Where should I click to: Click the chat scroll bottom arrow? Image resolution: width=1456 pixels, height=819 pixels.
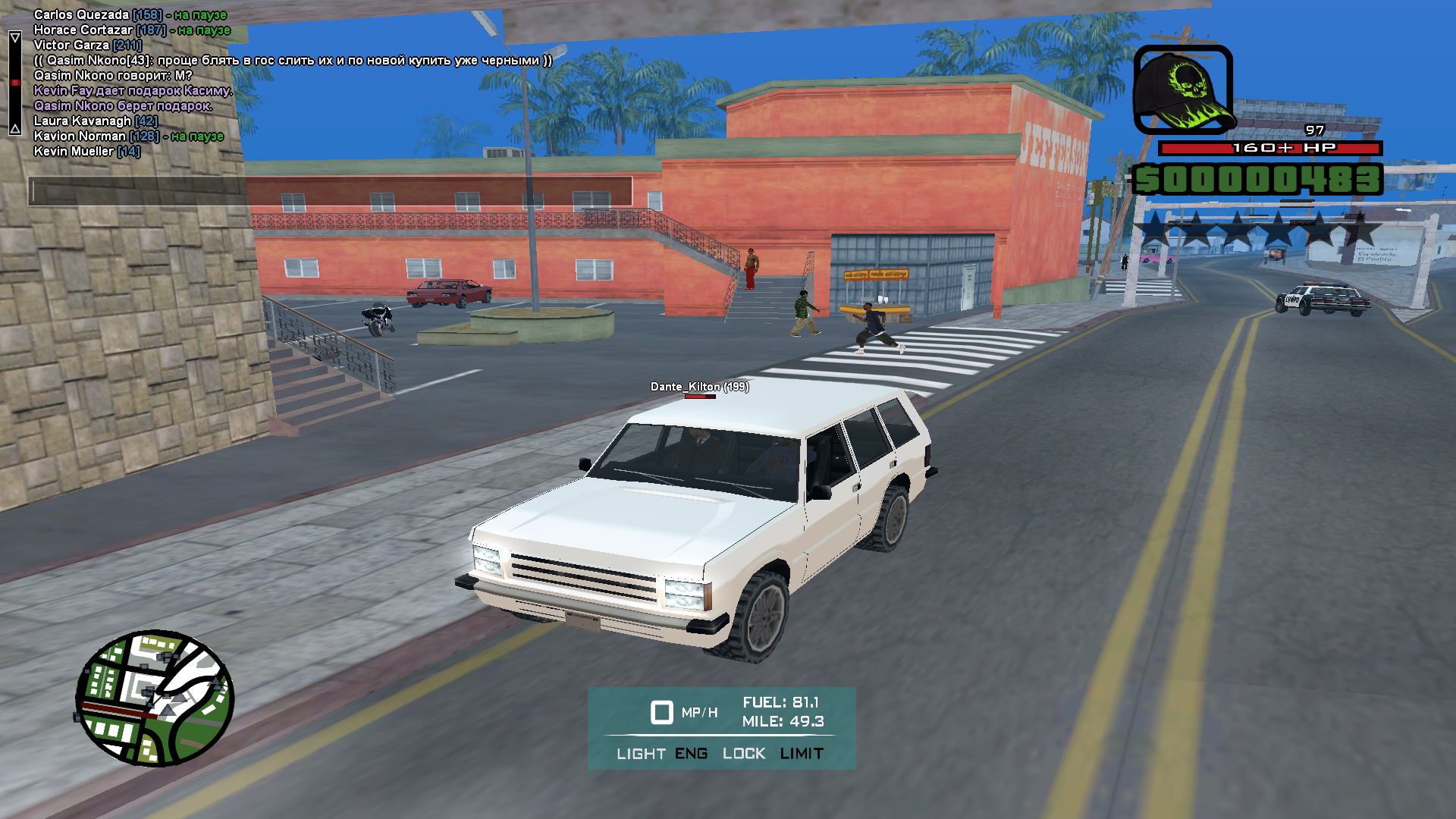click(14, 128)
